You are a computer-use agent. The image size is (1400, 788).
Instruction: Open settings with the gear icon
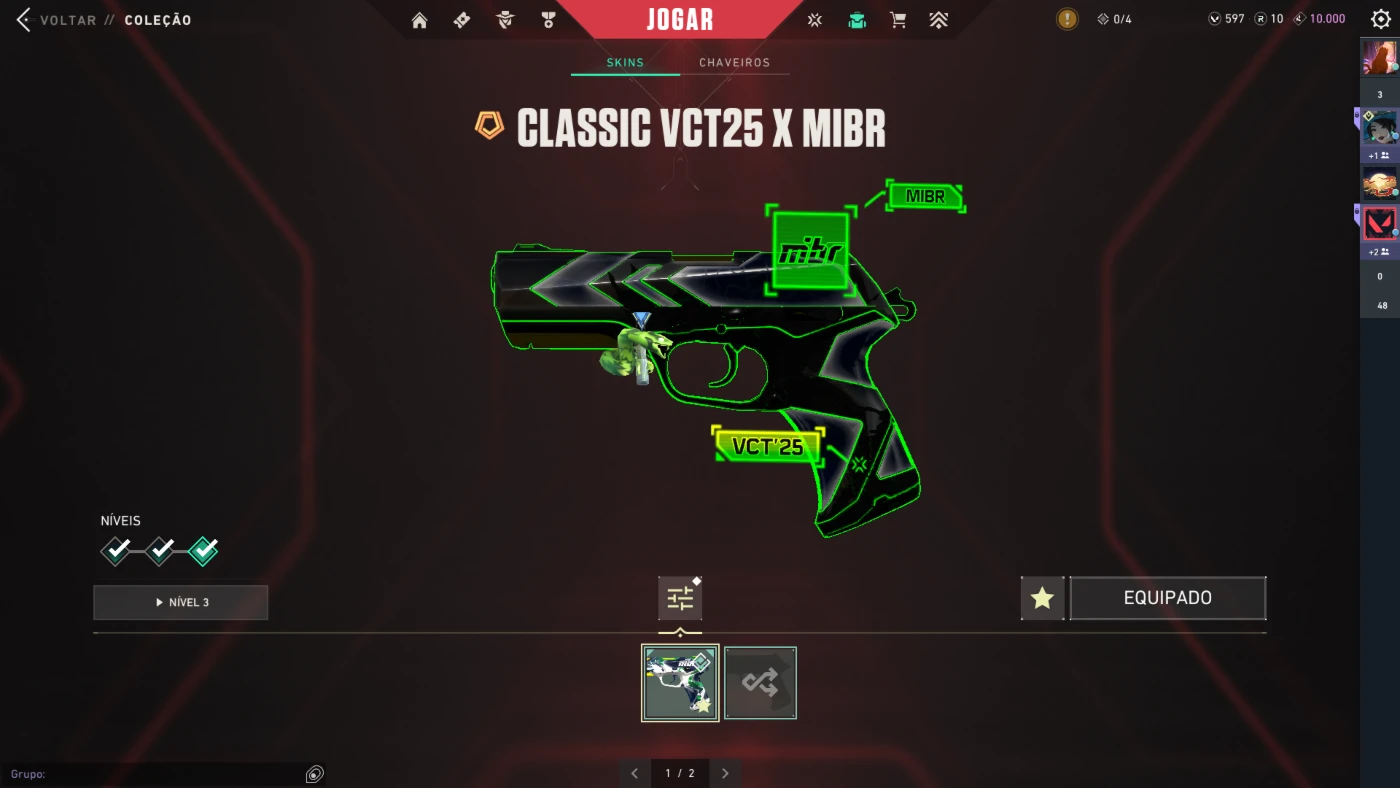[1381, 19]
